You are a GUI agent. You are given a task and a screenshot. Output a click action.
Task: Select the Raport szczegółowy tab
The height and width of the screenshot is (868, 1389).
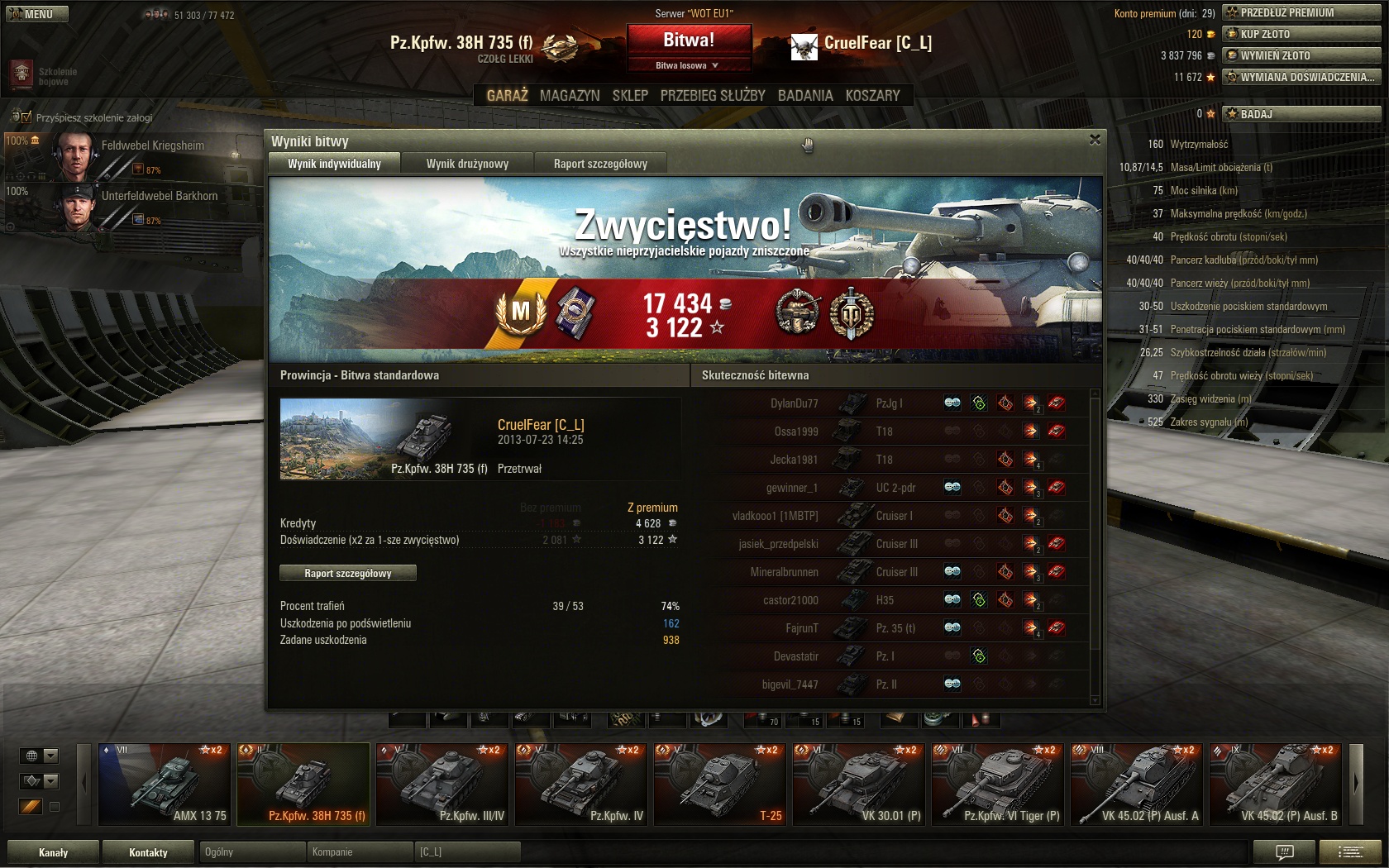point(600,164)
